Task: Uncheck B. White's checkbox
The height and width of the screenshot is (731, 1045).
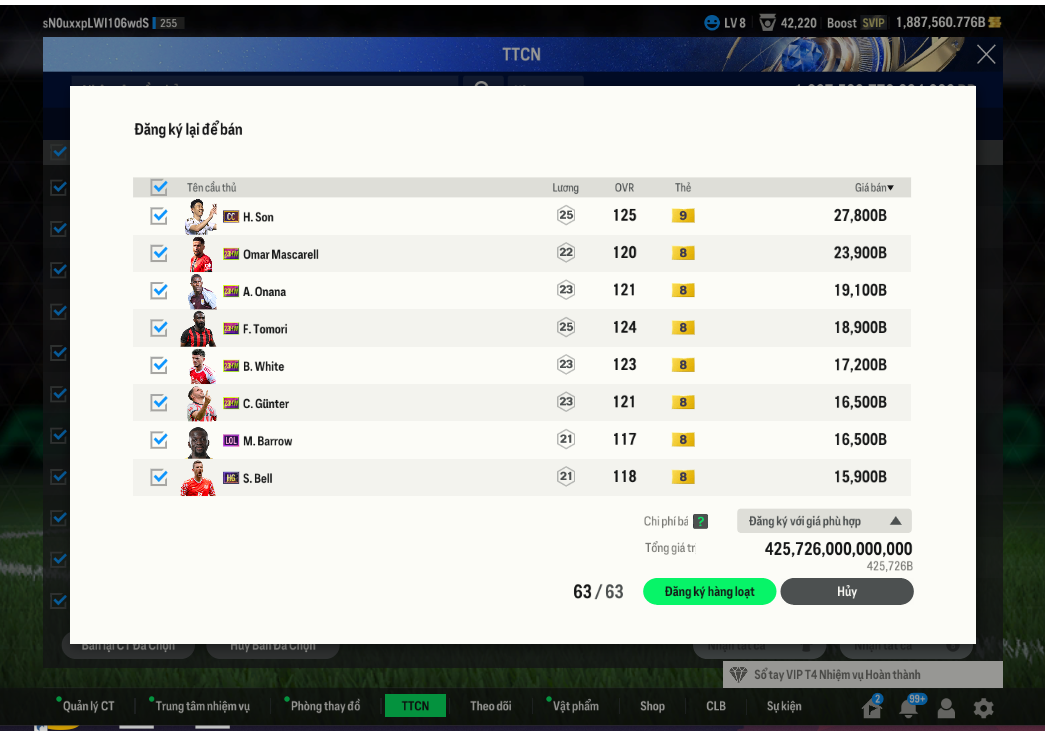Action: pyautogui.click(x=159, y=365)
